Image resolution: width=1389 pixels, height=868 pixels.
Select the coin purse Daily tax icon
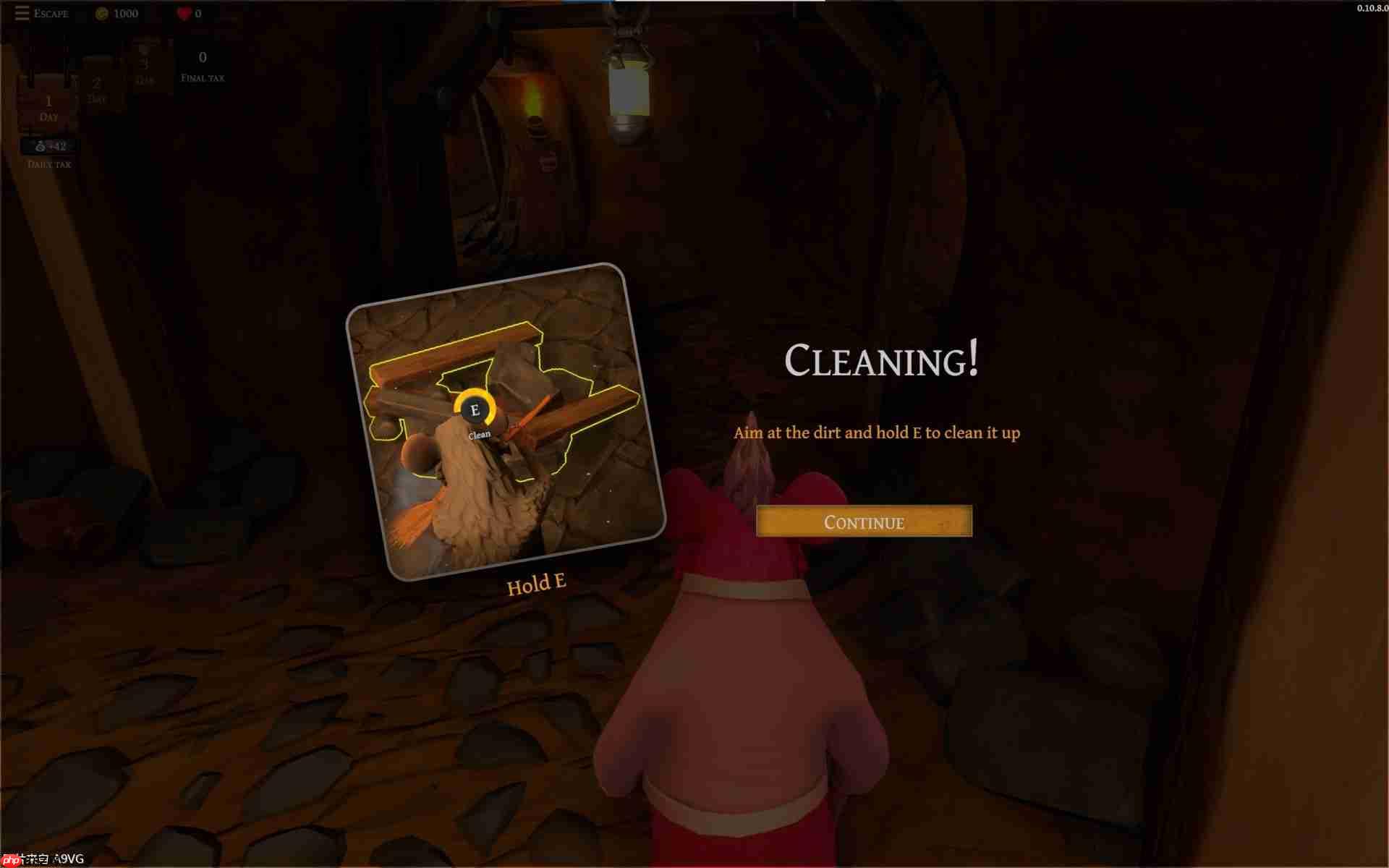click(40, 145)
